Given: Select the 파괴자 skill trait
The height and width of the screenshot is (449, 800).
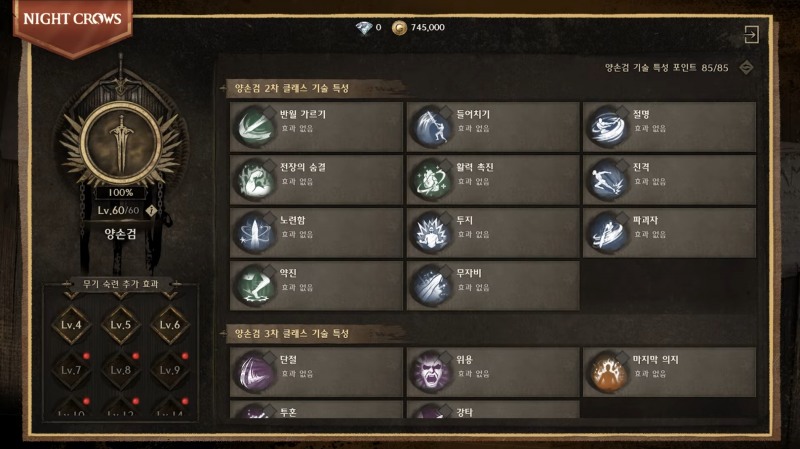Looking at the screenshot, I should [669, 232].
